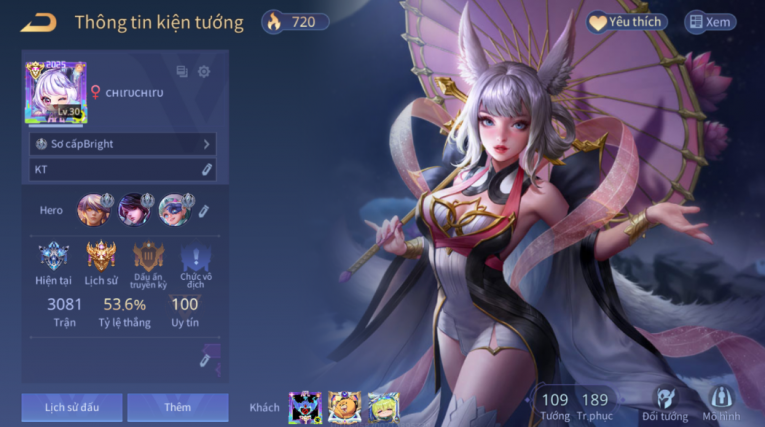Screen dimensions: 765x427
Task: Show the Hiện tại rank badge
Action: coord(54,258)
